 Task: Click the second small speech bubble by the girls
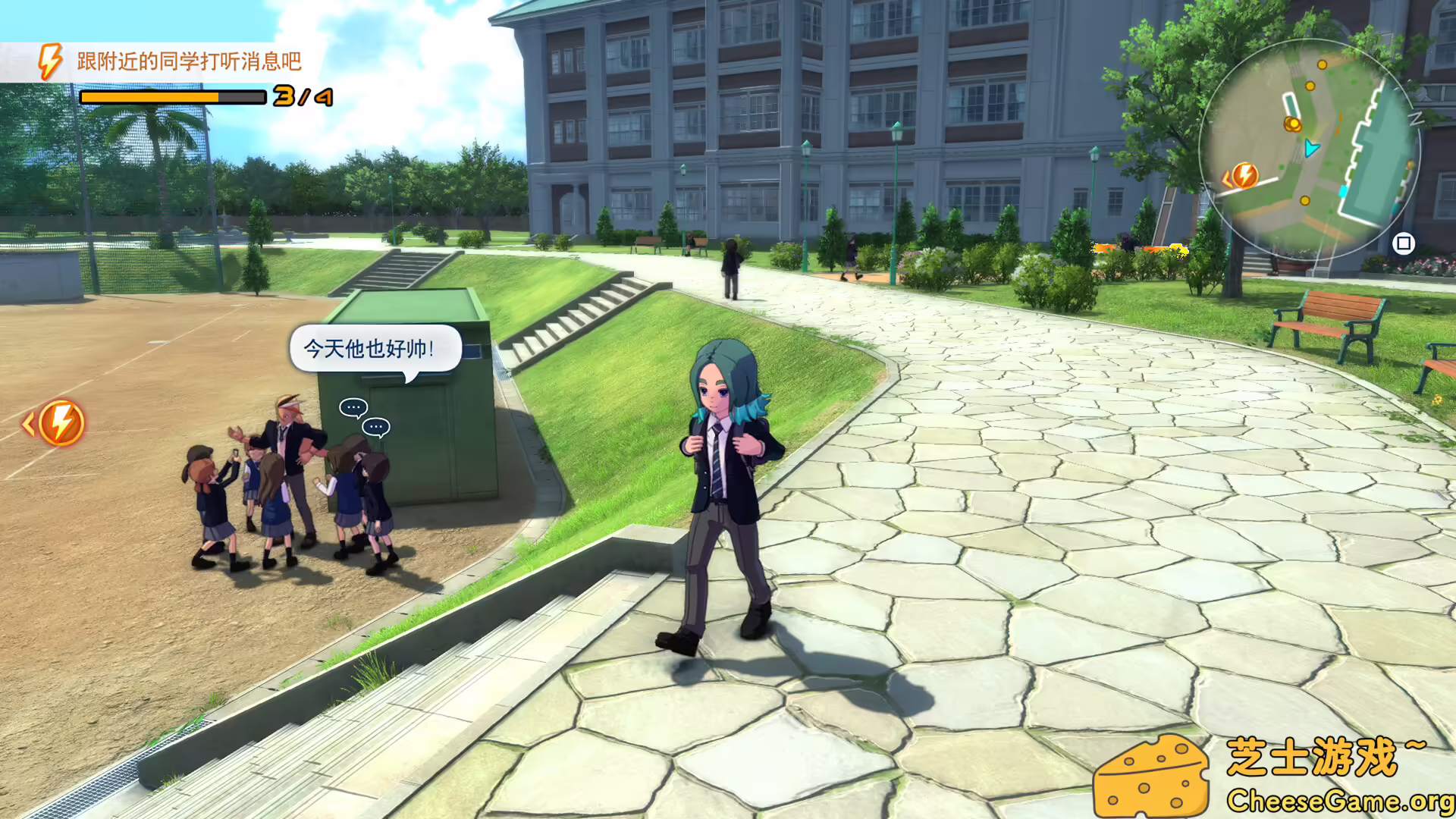click(375, 426)
